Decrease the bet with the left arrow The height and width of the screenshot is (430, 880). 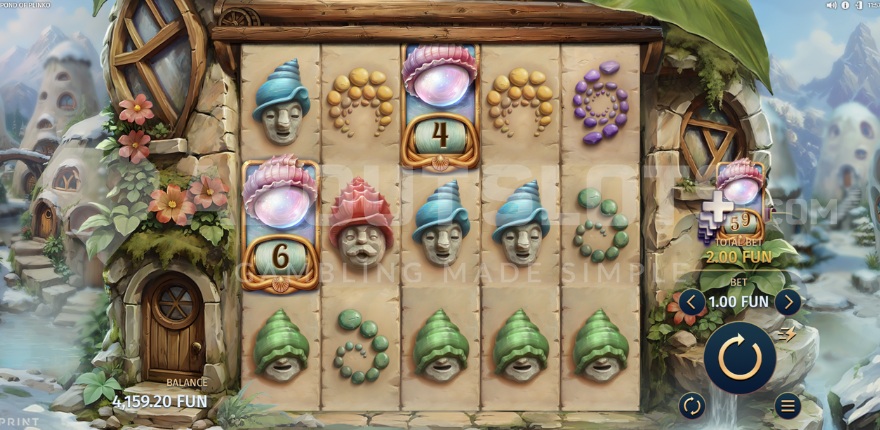(689, 301)
